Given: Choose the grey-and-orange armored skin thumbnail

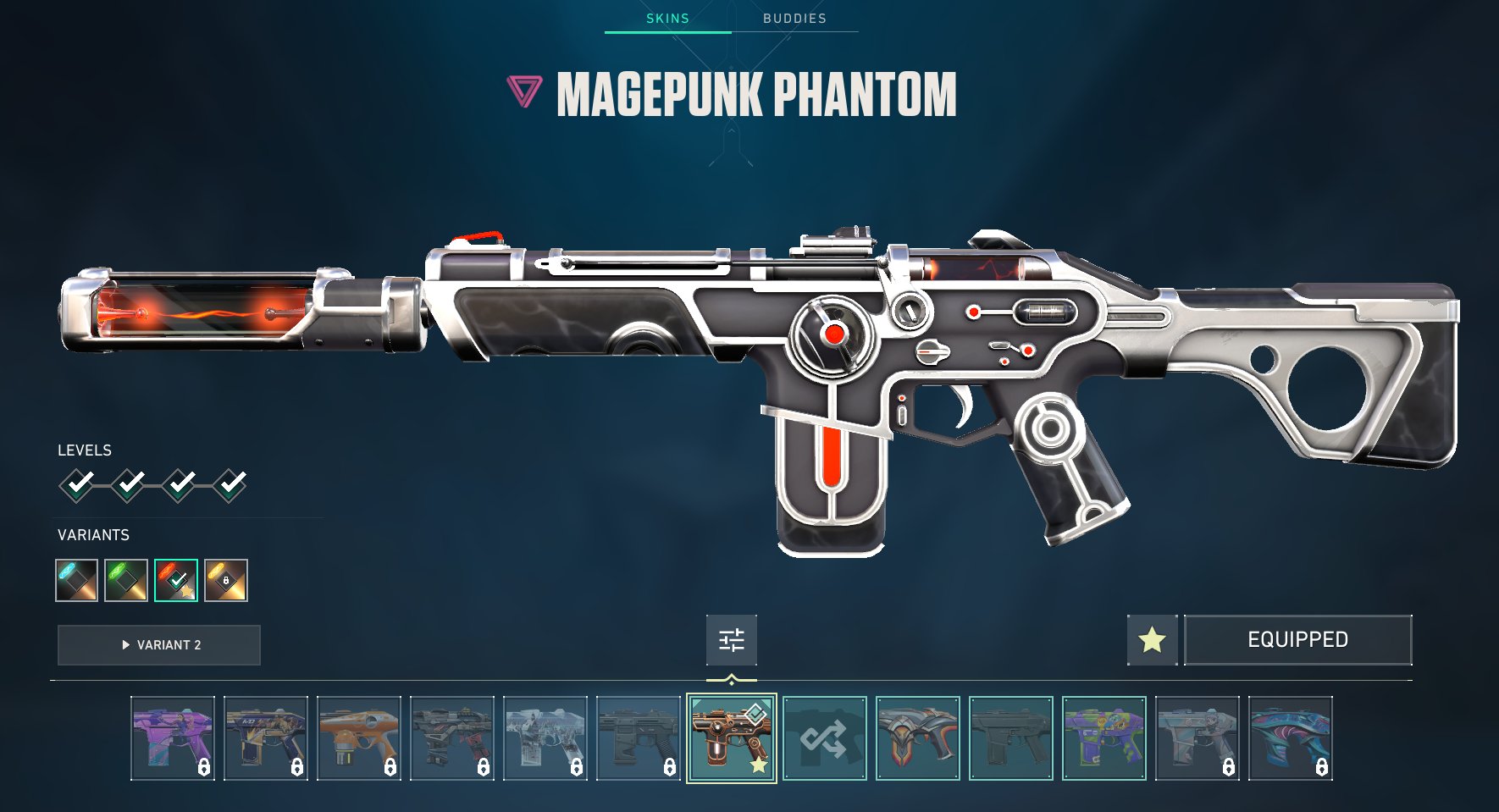Looking at the screenshot, I should 918,738.
